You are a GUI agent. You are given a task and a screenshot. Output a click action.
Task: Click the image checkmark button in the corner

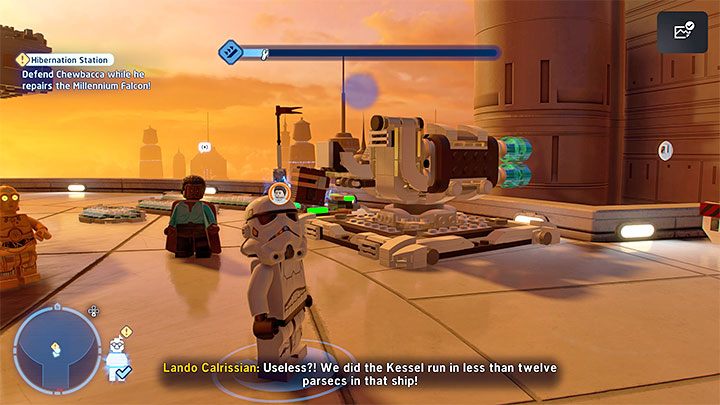tap(683, 32)
